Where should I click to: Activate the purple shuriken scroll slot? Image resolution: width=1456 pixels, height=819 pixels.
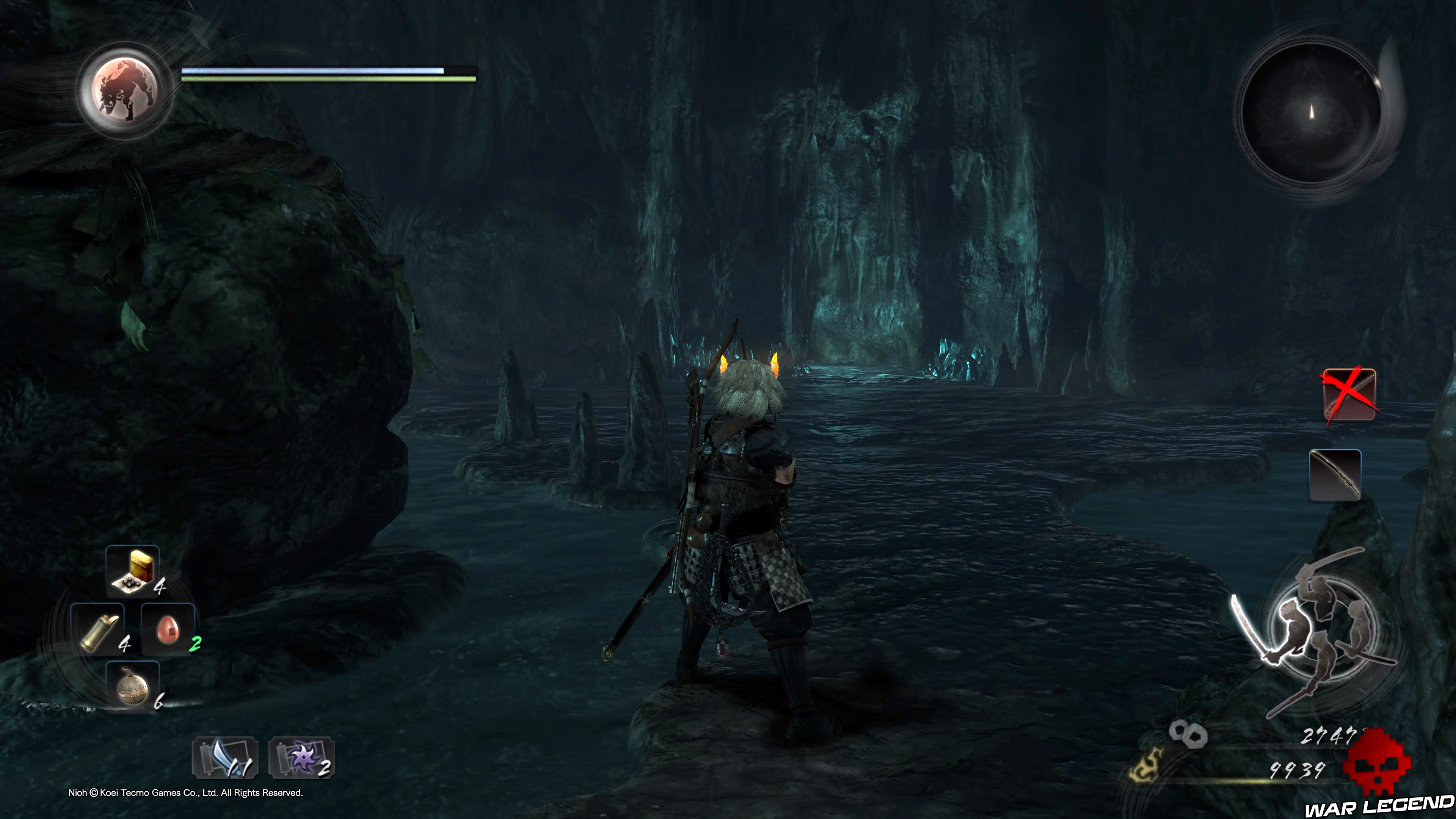coord(302,758)
